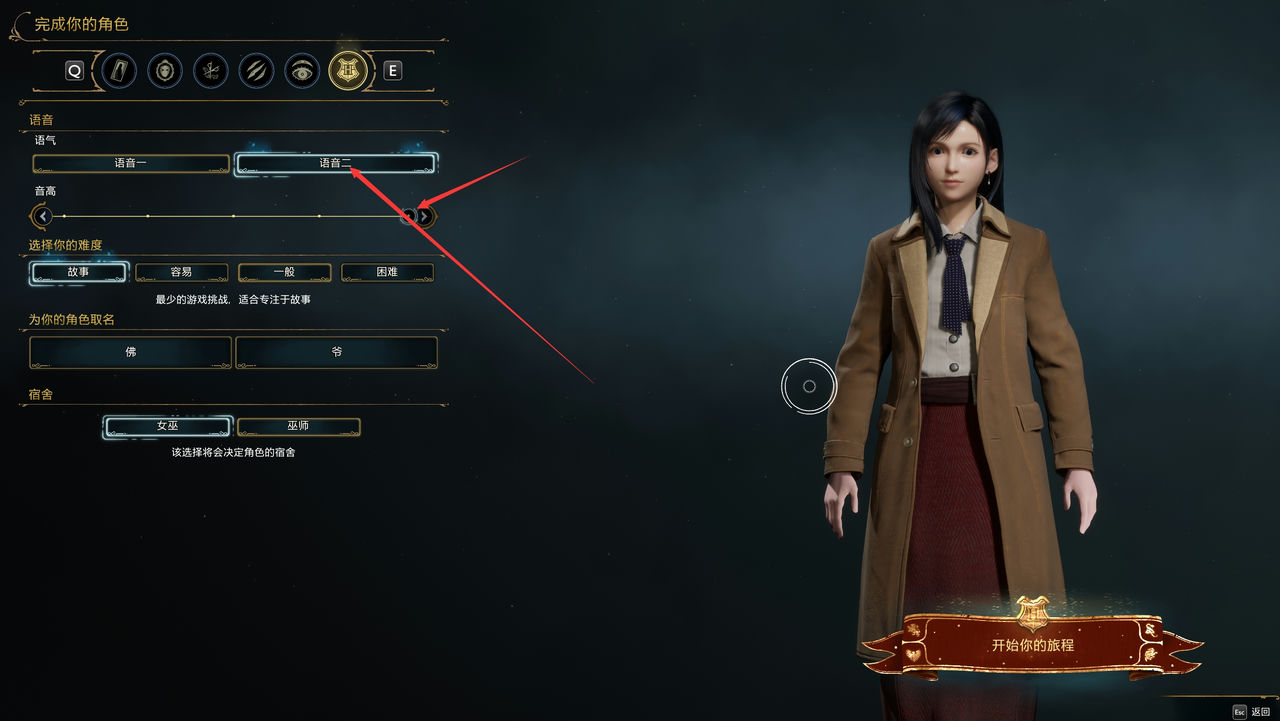Switch to voice option 语音二
Screen dimensions: 1280x721
[336, 163]
